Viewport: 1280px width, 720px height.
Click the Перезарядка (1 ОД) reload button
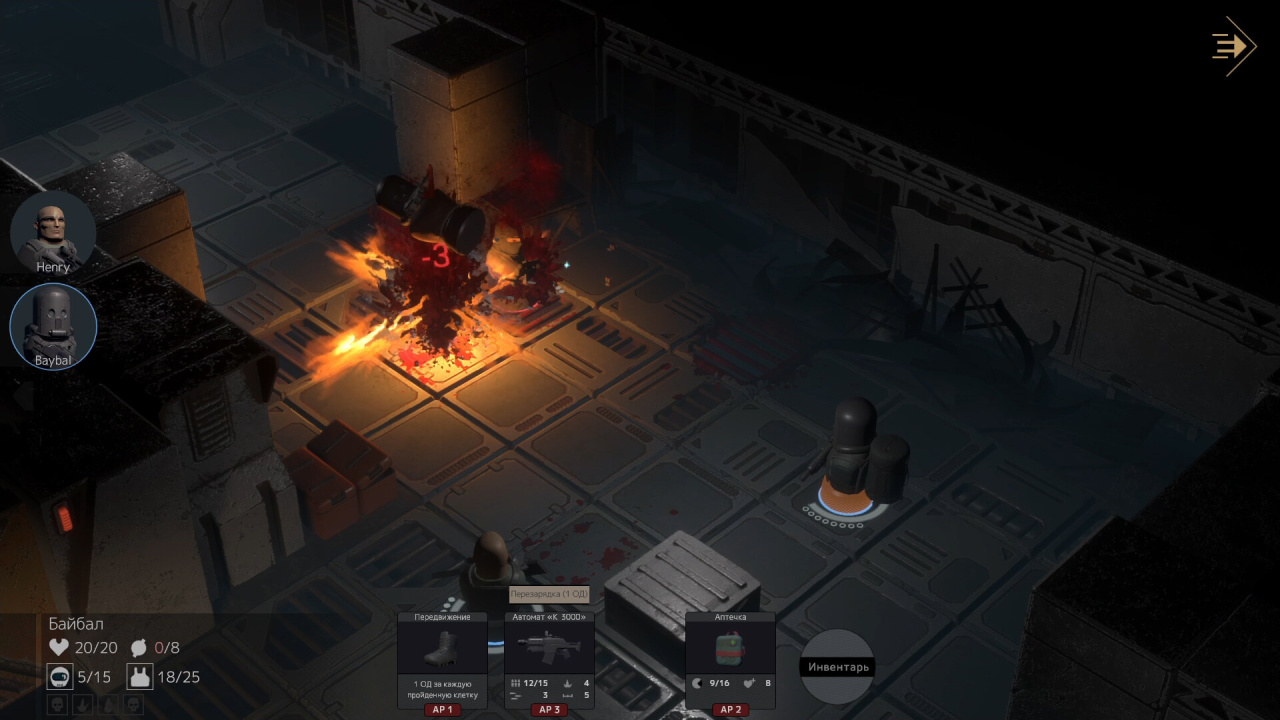(x=549, y=594)
